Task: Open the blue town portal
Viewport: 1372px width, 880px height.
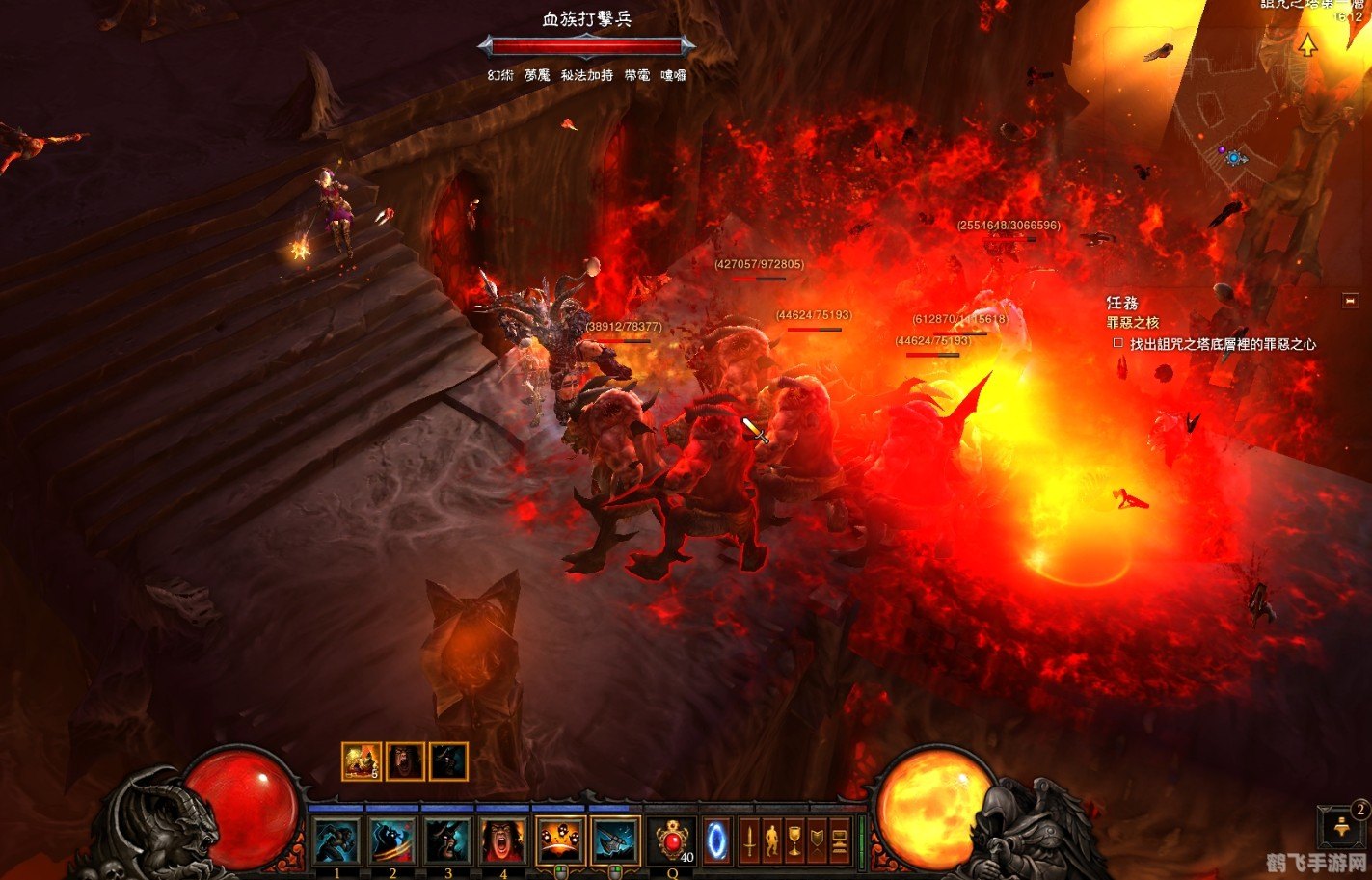Action: (x=716, y=840)
